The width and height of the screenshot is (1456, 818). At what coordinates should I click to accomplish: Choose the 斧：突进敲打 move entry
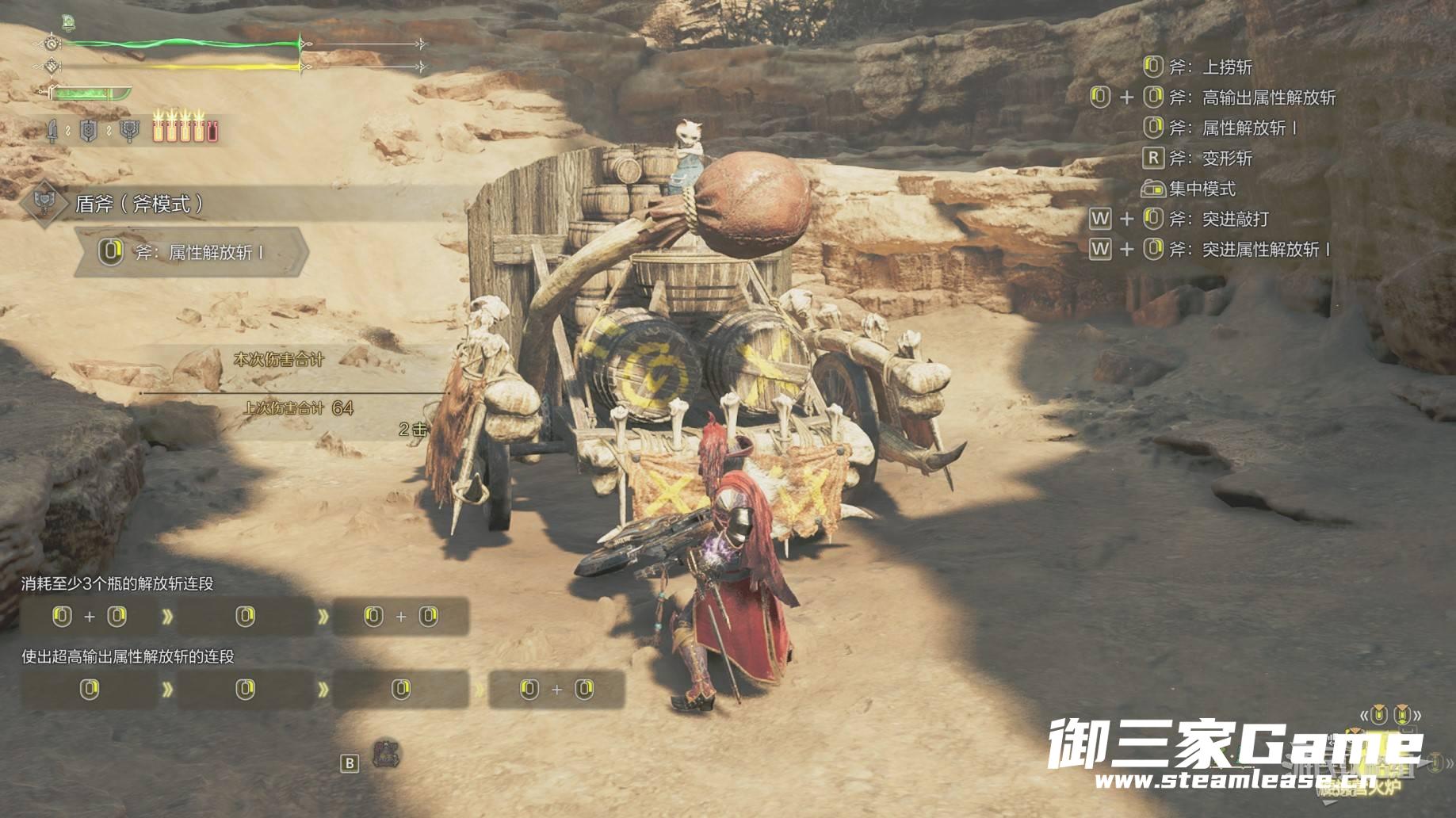tap(1235, 219)
